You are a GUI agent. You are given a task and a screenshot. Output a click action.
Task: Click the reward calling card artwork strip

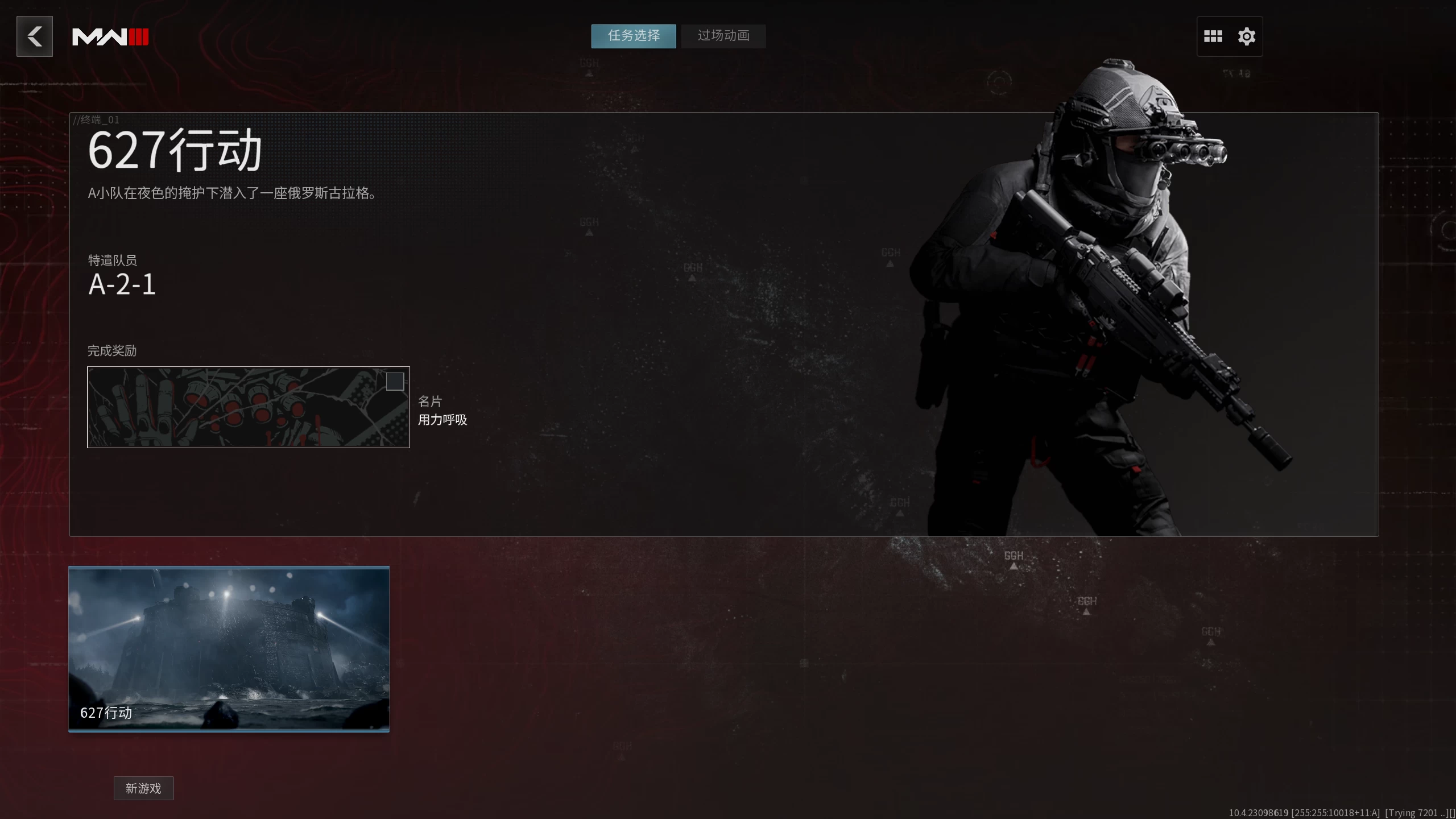(249, 407)
